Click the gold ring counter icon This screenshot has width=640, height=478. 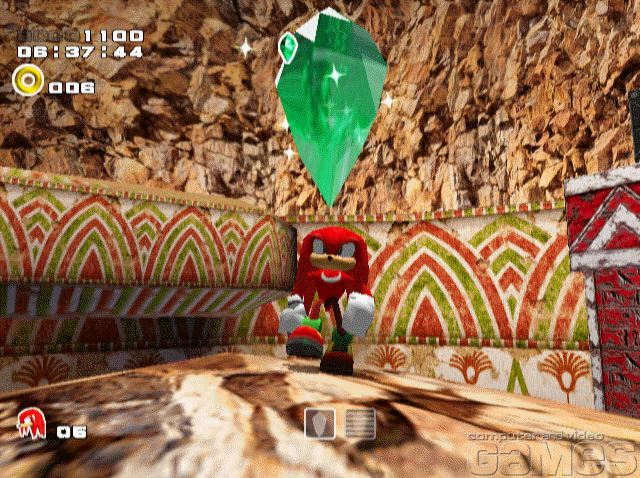click(27, 78)
